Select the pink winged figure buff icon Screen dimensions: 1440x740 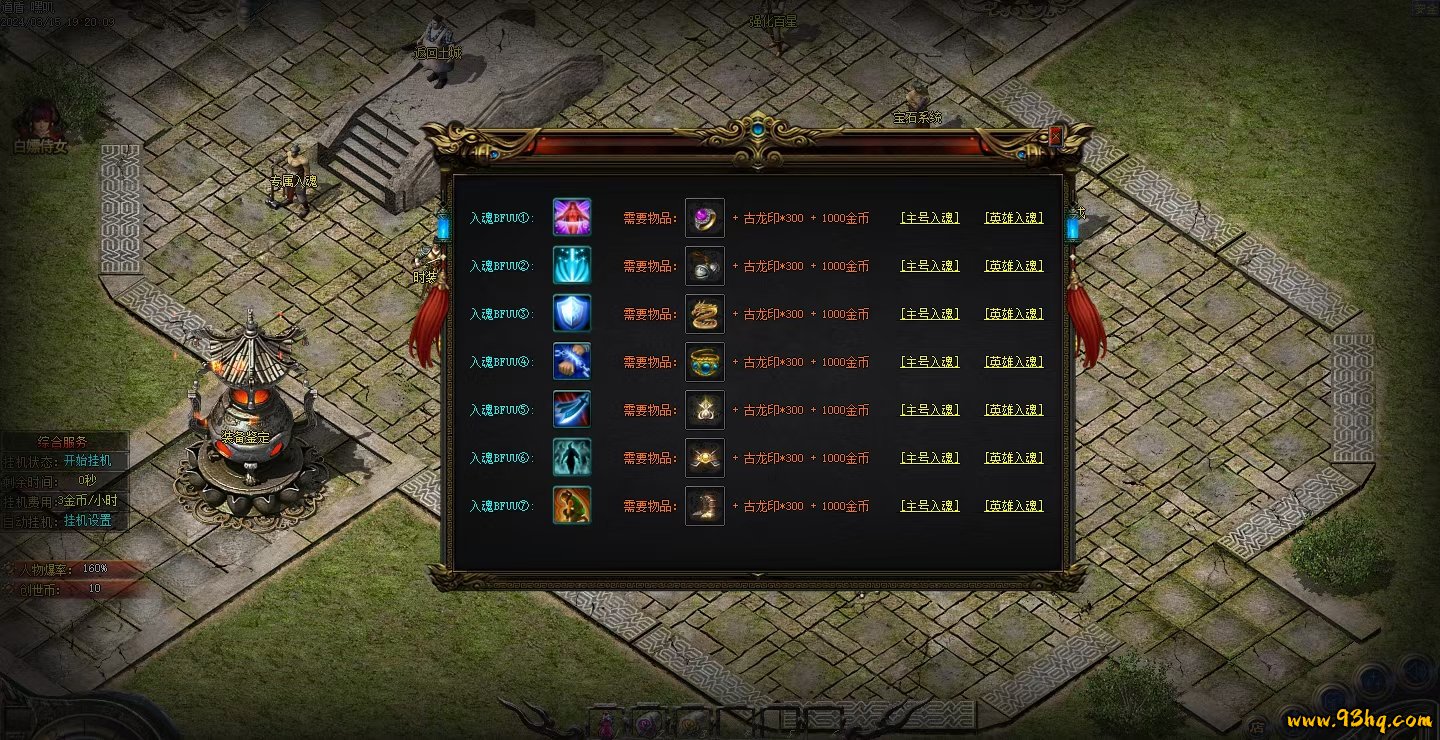click(572, 217)
